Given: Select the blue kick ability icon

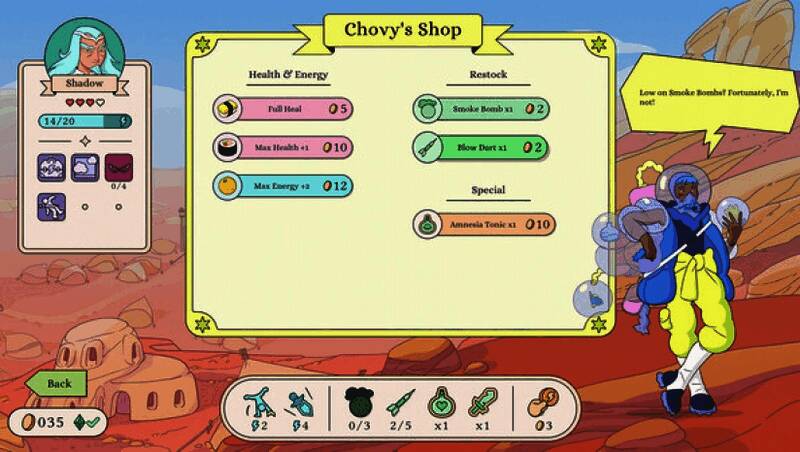Looking at the screenshot, I should pos(258,405).
